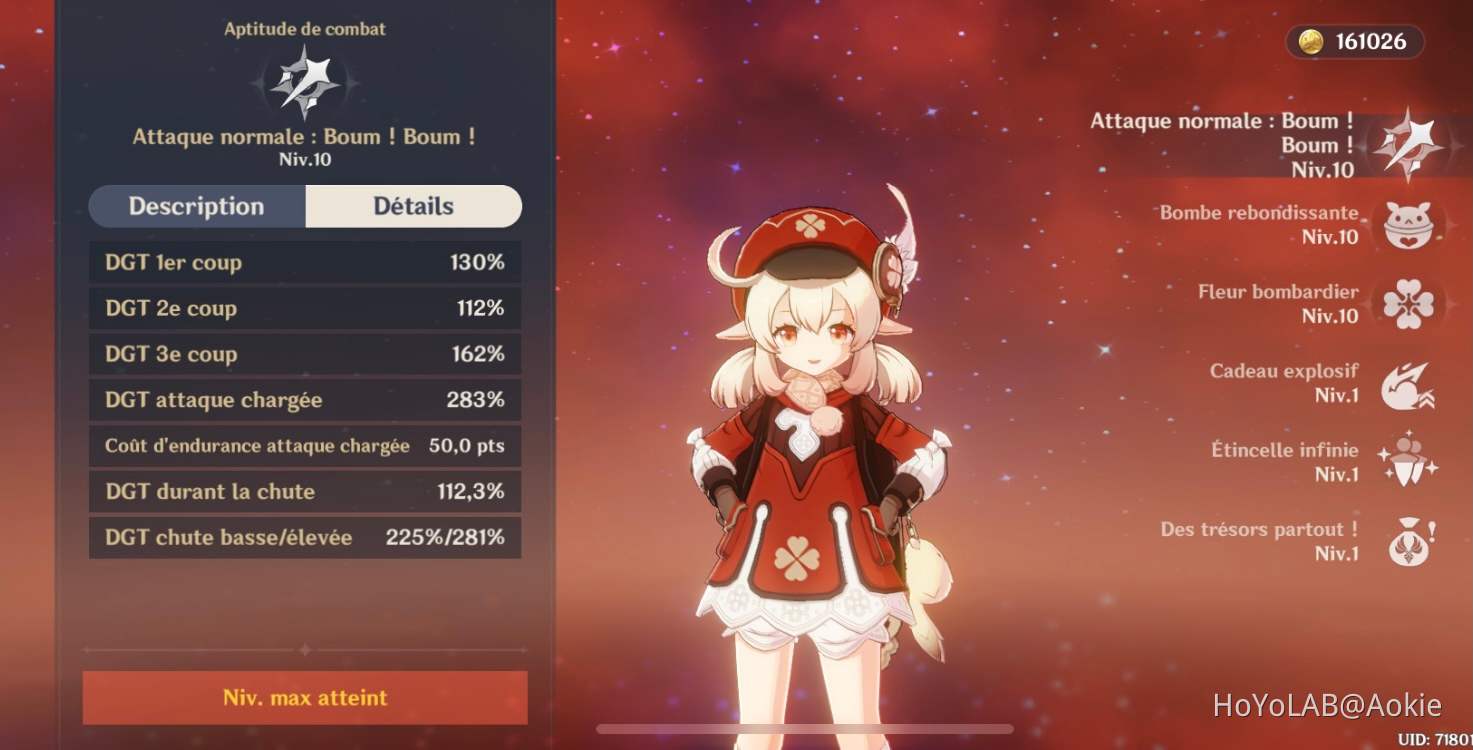The width and height of the screenshot is (1473, 750).
Task: Switch to the Détails tab
Action: coord(413,206)
